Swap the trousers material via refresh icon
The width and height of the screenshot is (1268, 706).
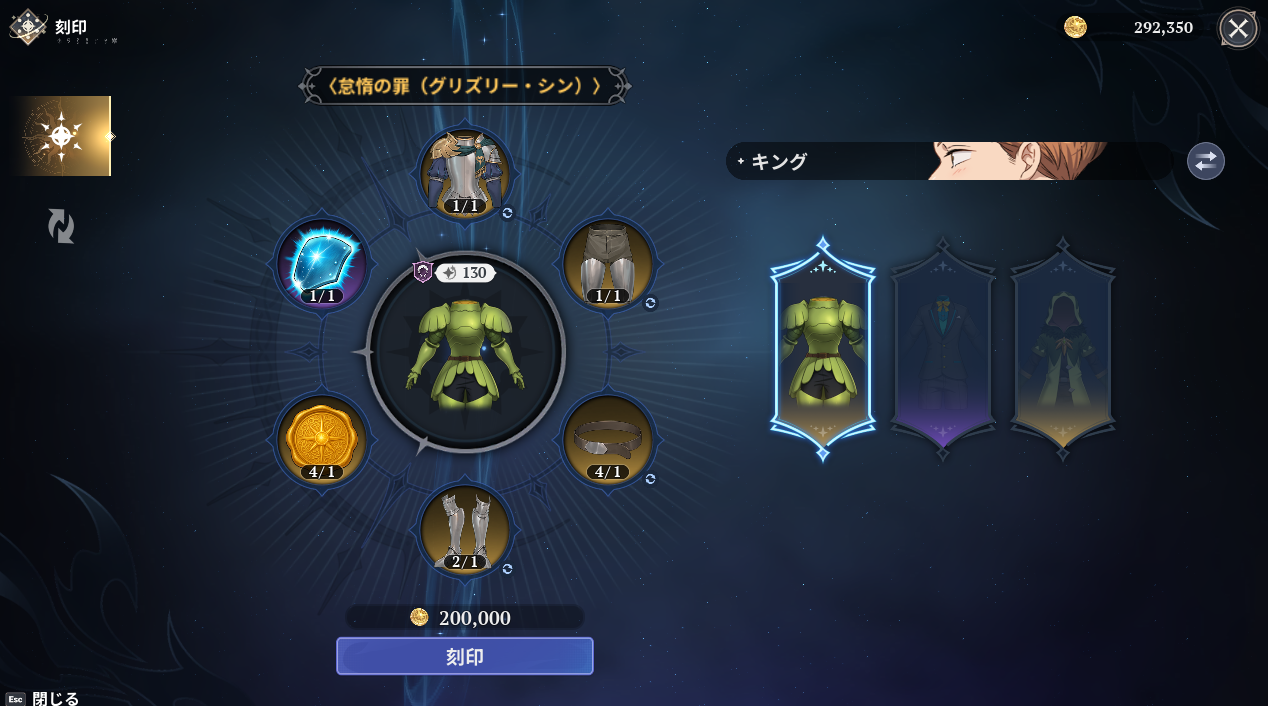pos(650,303)
